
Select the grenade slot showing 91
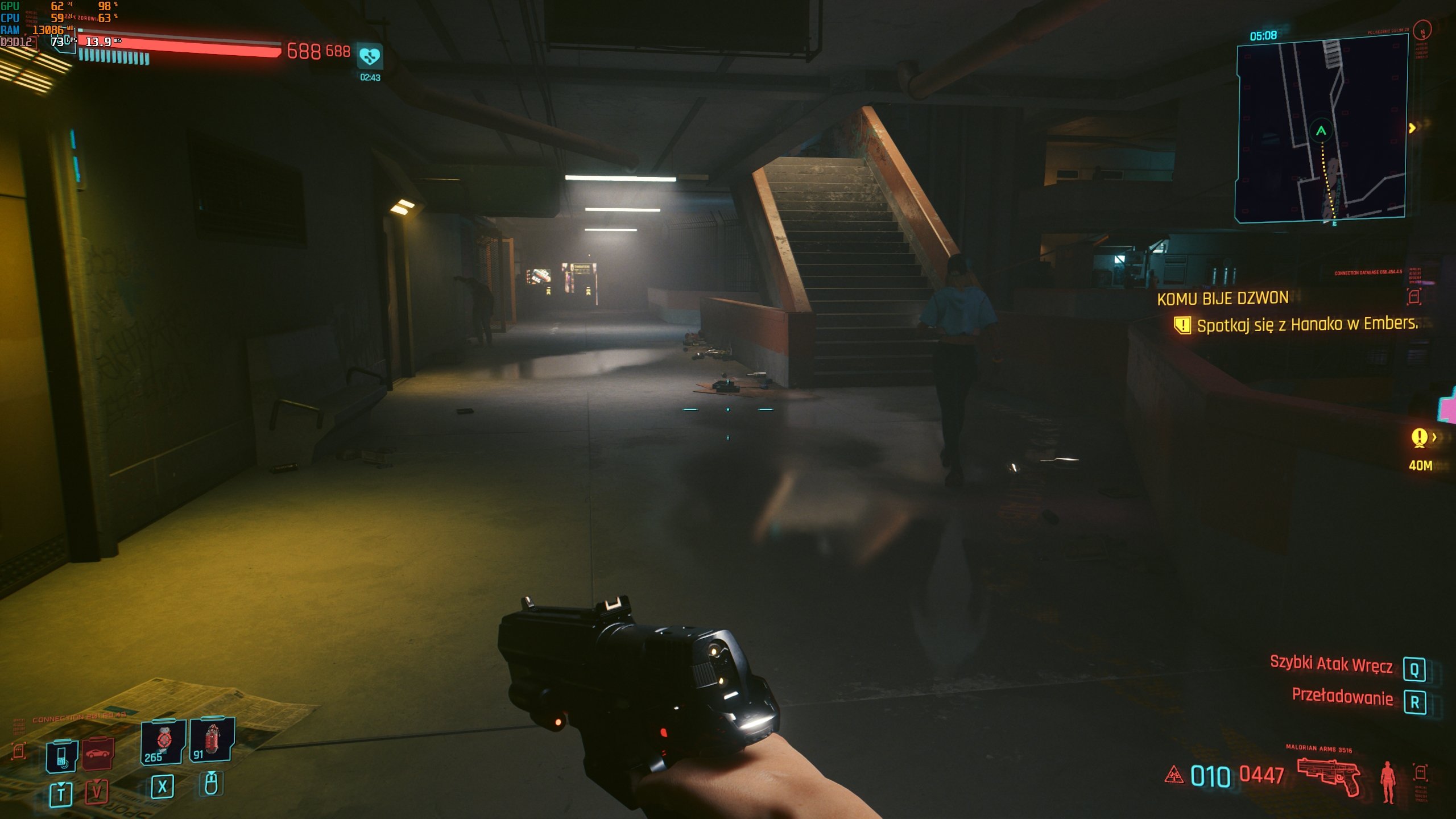212,739
